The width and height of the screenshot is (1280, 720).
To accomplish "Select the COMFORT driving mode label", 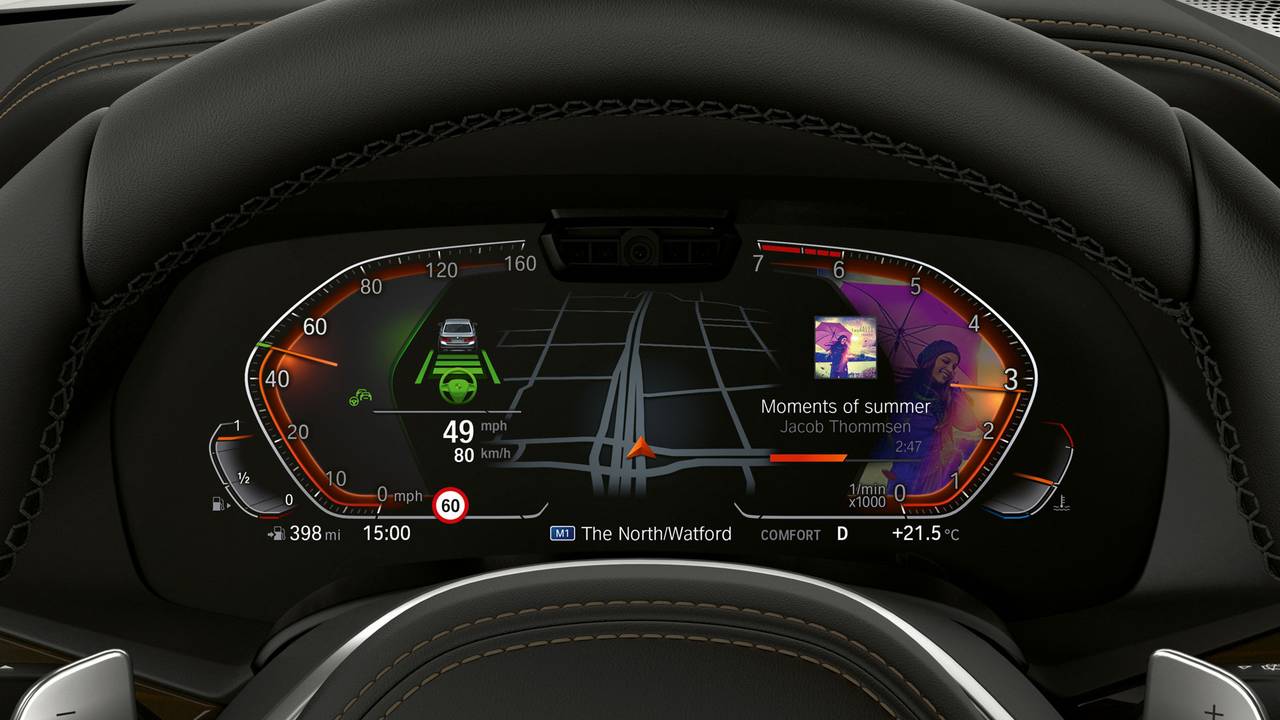I will [790, 535].
